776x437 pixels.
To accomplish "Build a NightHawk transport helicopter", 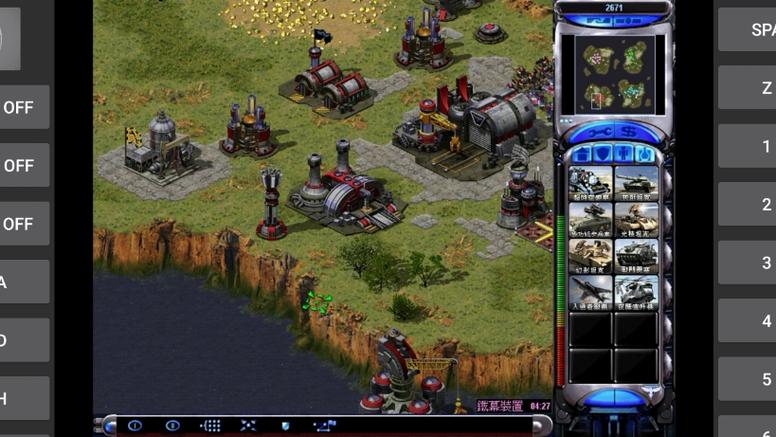I will (x=636, y=290).
